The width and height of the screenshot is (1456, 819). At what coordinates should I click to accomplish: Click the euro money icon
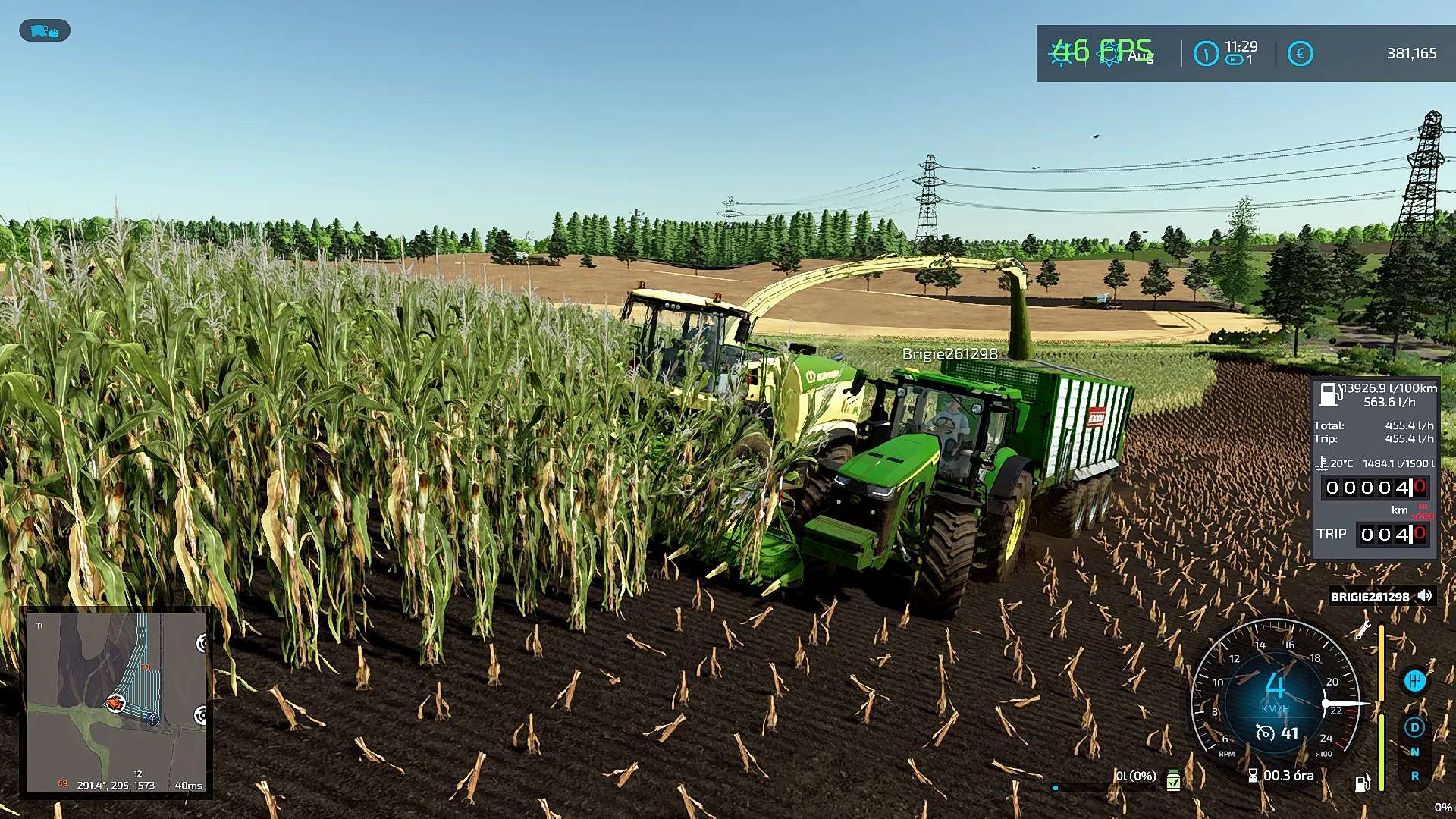[x=1300, y=53]
